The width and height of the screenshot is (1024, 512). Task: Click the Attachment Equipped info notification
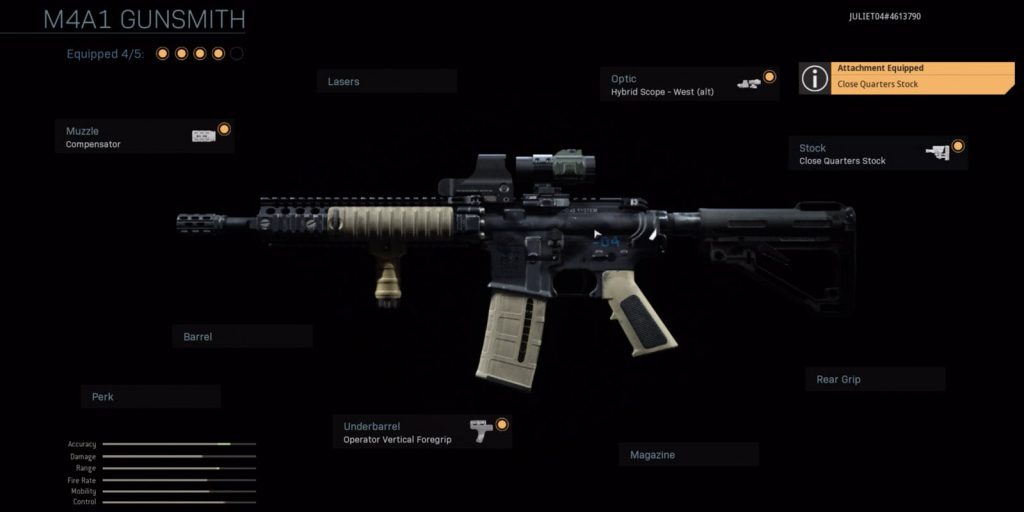[x=906, y=77]
